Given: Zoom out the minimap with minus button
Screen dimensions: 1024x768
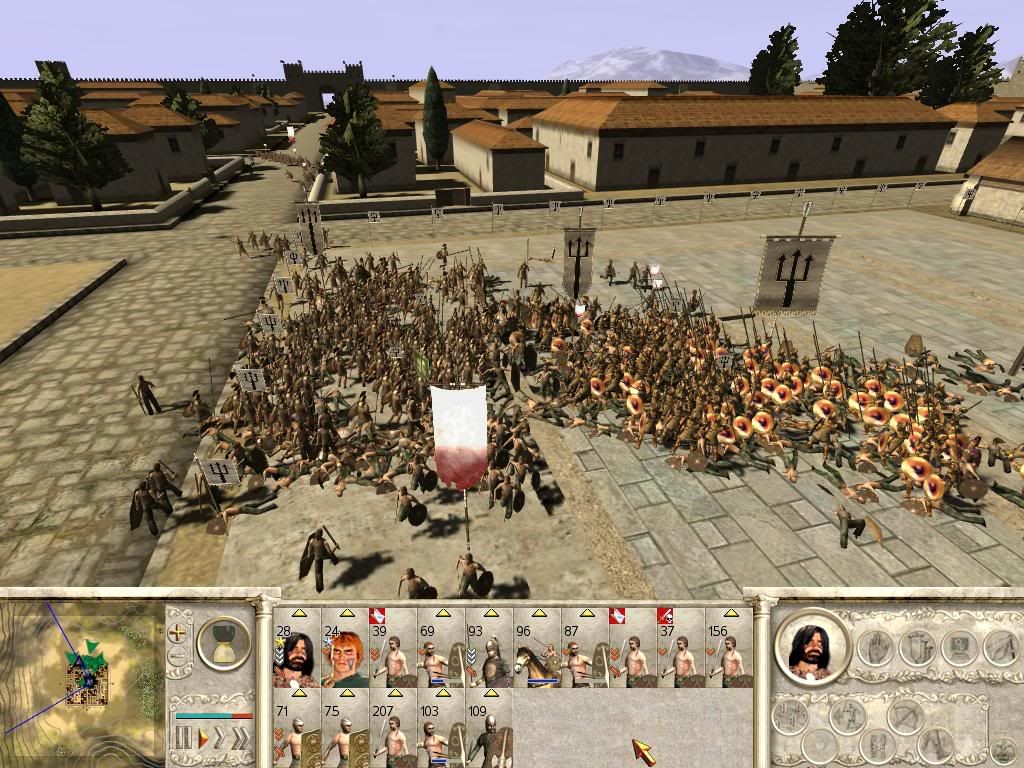Looking at the screenshot, I should pos(178,657).
